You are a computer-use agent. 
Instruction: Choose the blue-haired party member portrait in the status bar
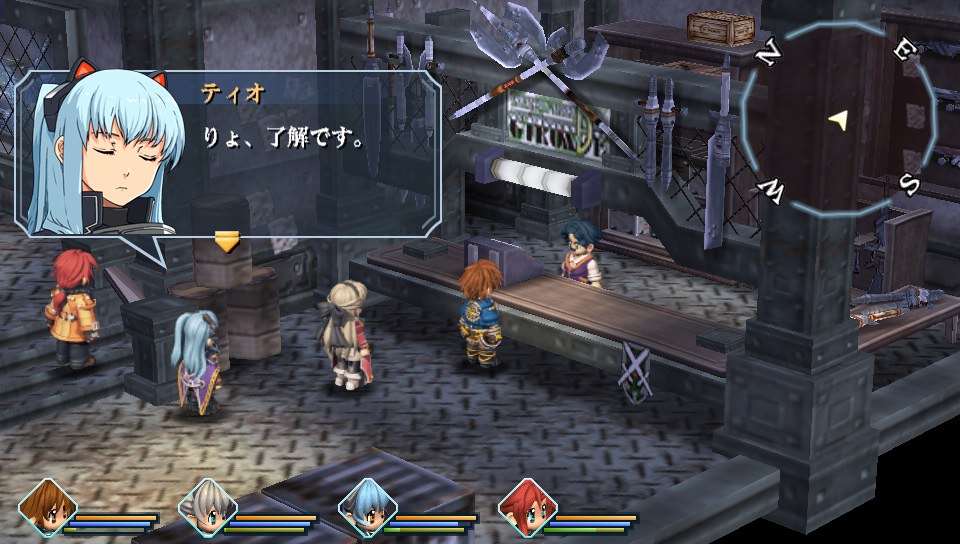point(366,507)
